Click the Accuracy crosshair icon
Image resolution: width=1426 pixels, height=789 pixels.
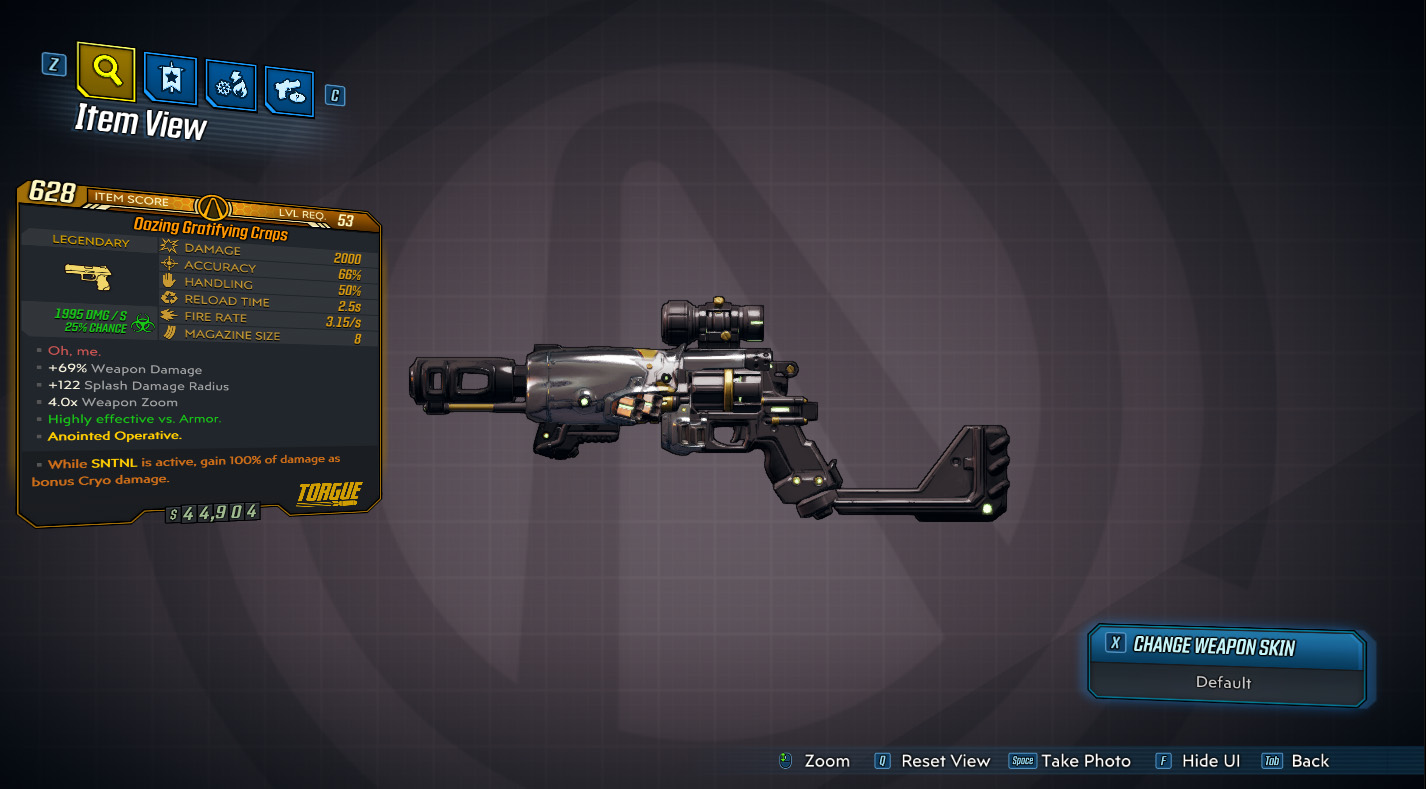click(169, 264)
